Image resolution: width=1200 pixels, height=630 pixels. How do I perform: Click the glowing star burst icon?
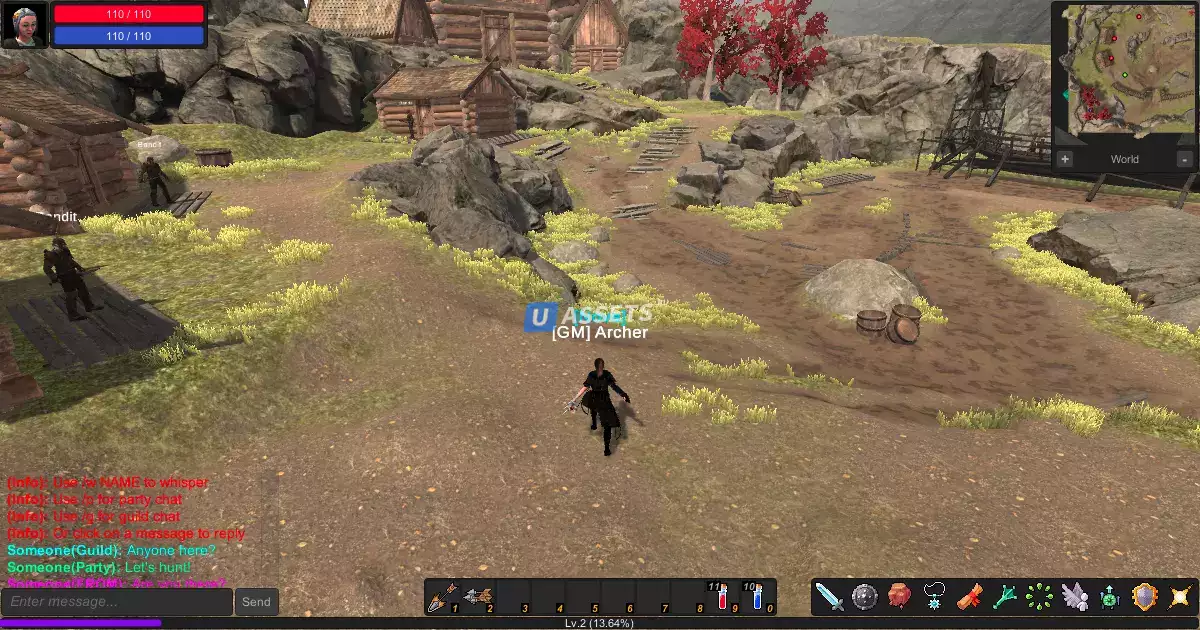tap(1180, 597)
